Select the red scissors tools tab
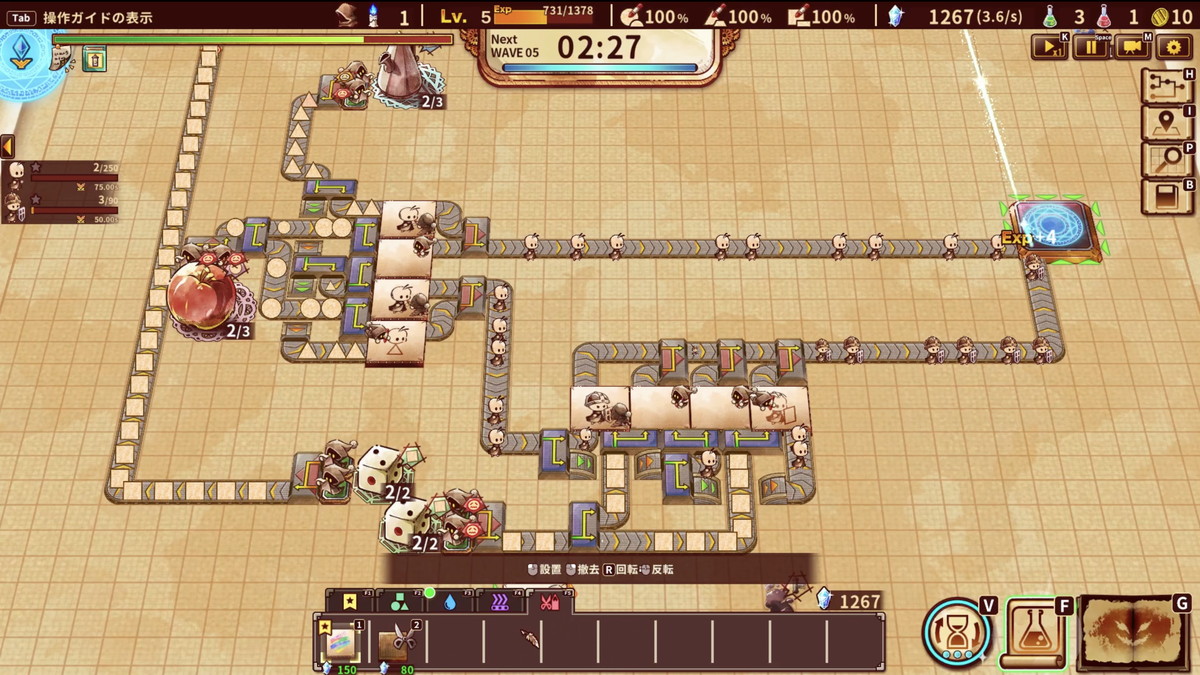 (549, 602)
